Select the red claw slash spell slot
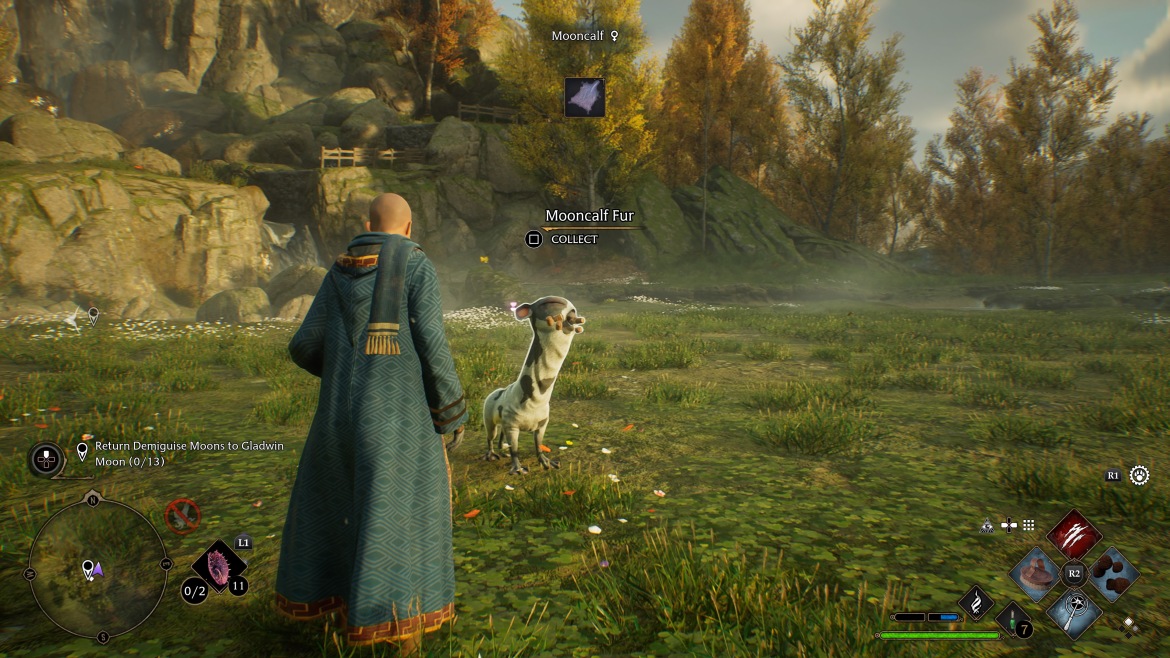The width and height of the screenshot is (1170, 658). 1074,534
